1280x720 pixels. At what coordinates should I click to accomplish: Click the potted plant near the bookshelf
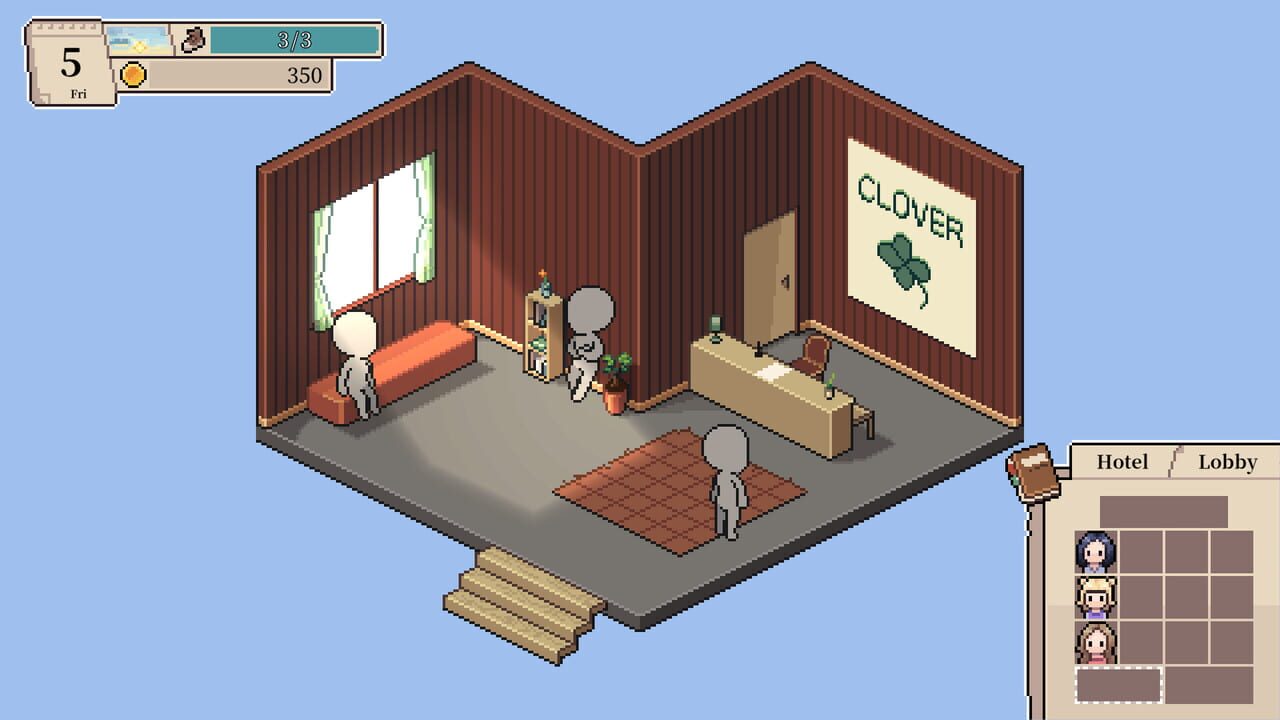tap(615, 385)
